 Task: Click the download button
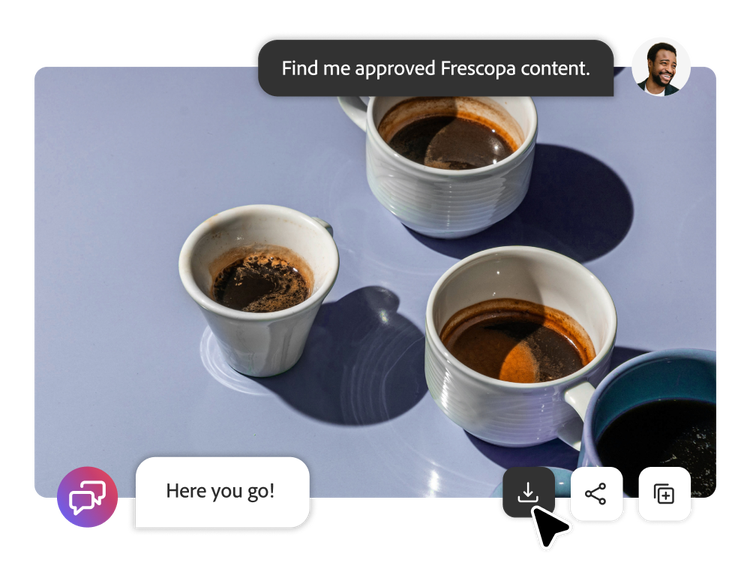[x=527, y=493]
